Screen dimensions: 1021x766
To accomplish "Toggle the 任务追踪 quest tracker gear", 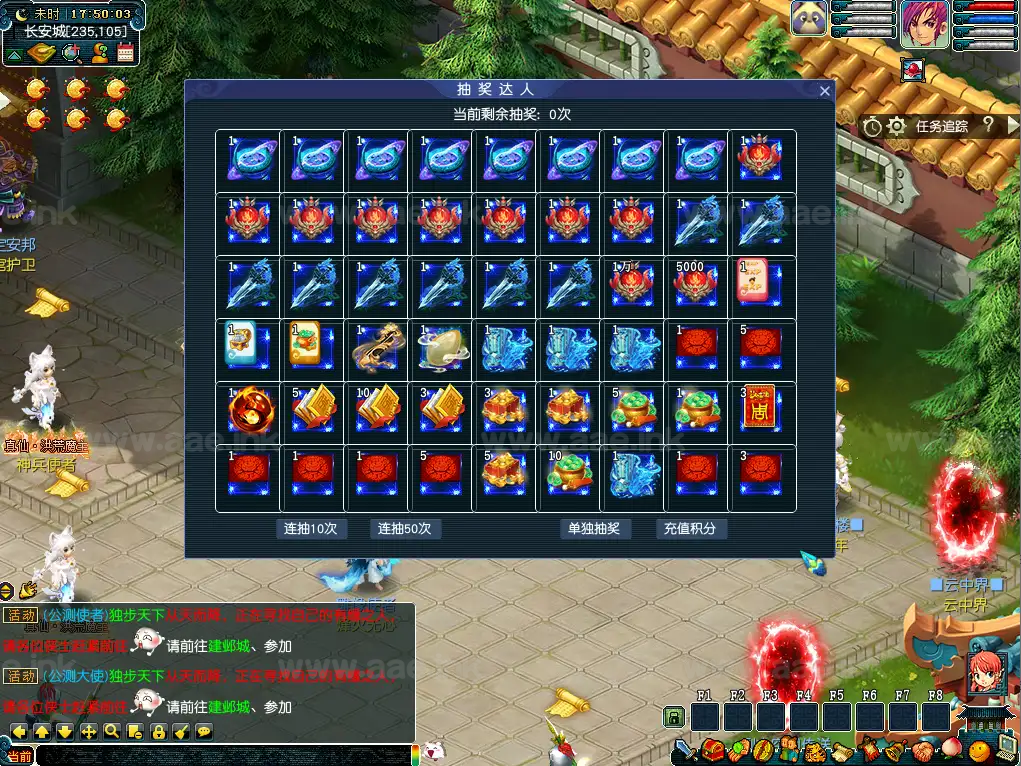I will (897, 126).
